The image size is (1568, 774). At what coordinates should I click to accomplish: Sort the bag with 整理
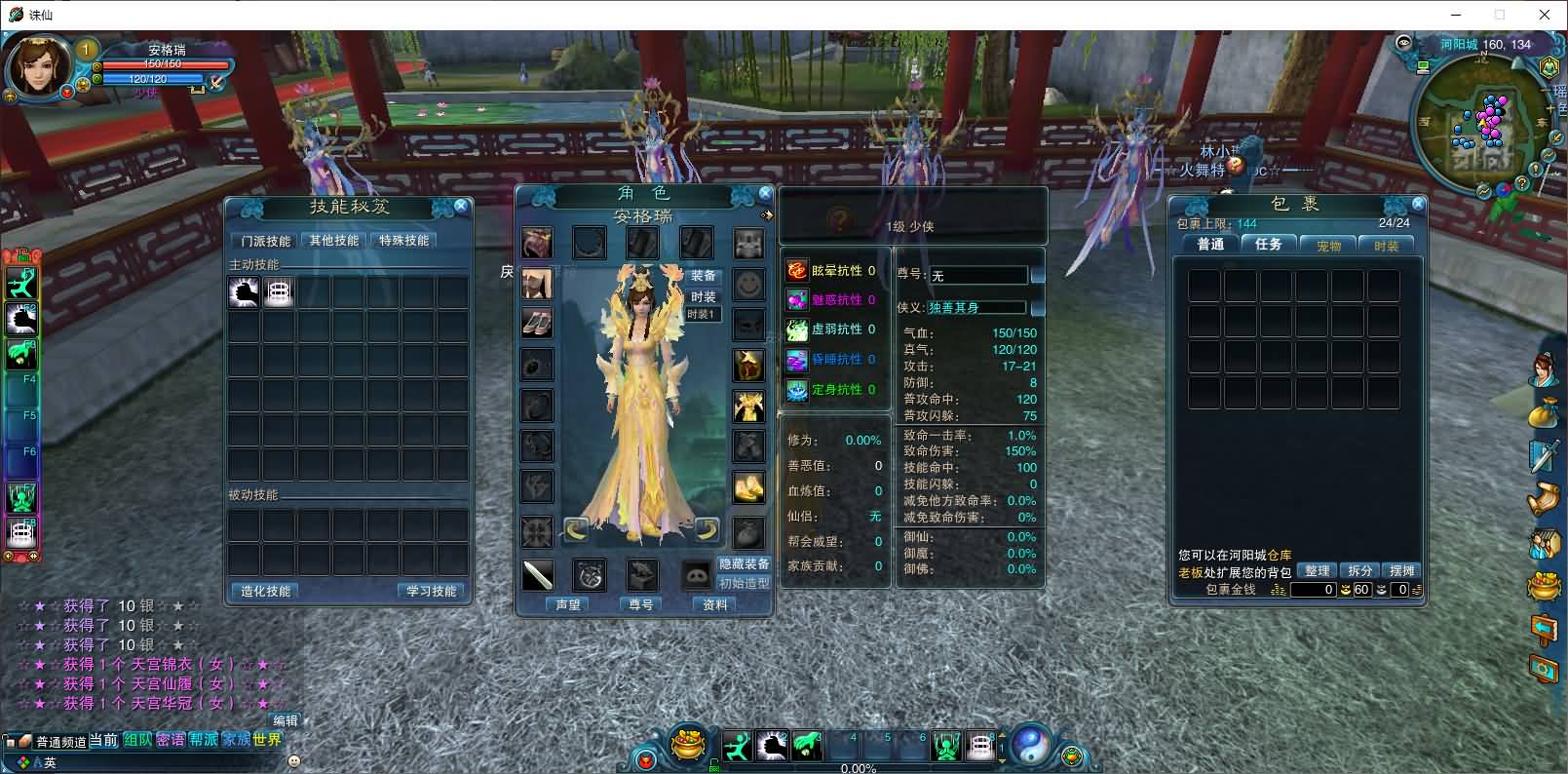1317,571
